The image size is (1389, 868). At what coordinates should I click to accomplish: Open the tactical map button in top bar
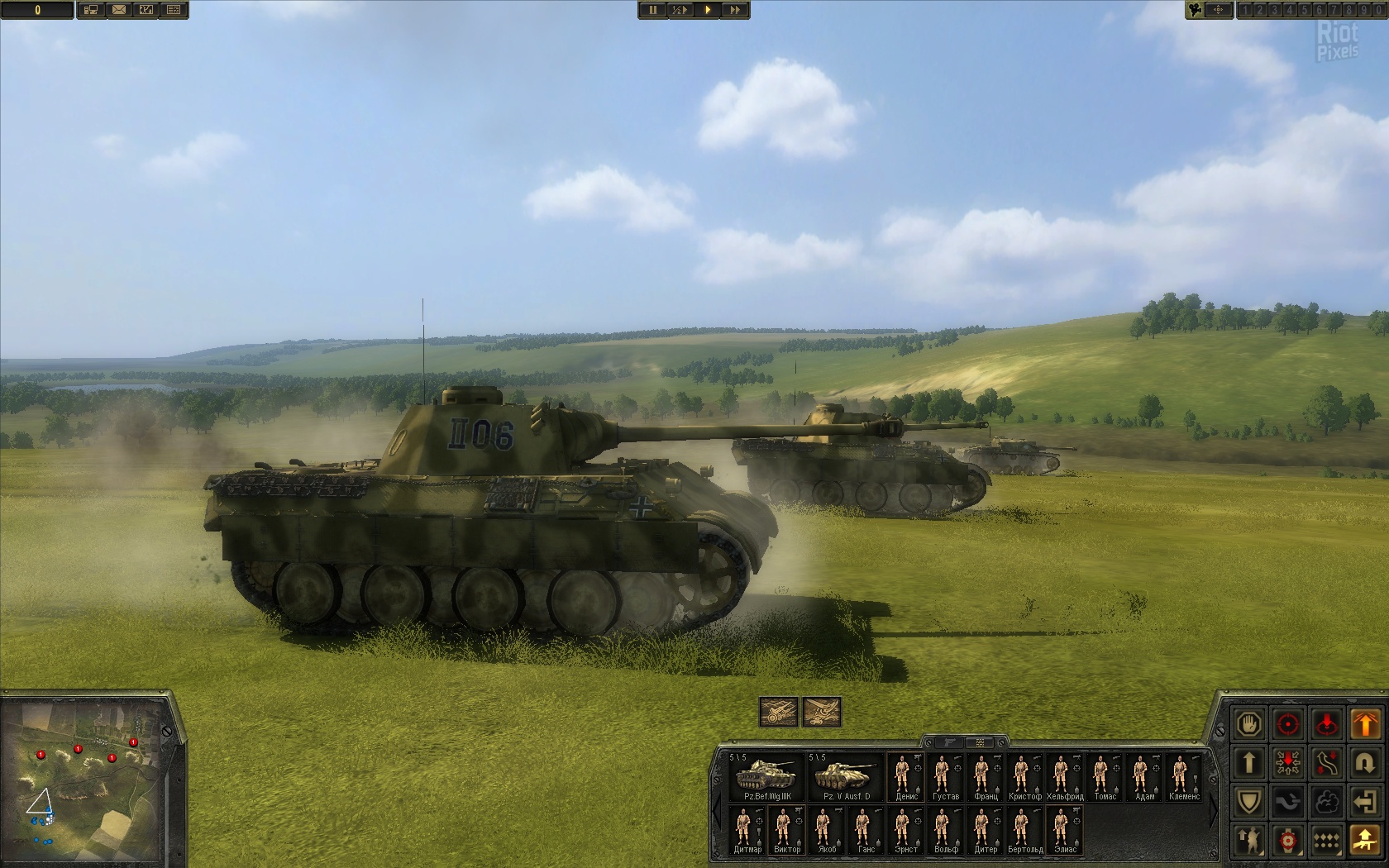(146, 10)
